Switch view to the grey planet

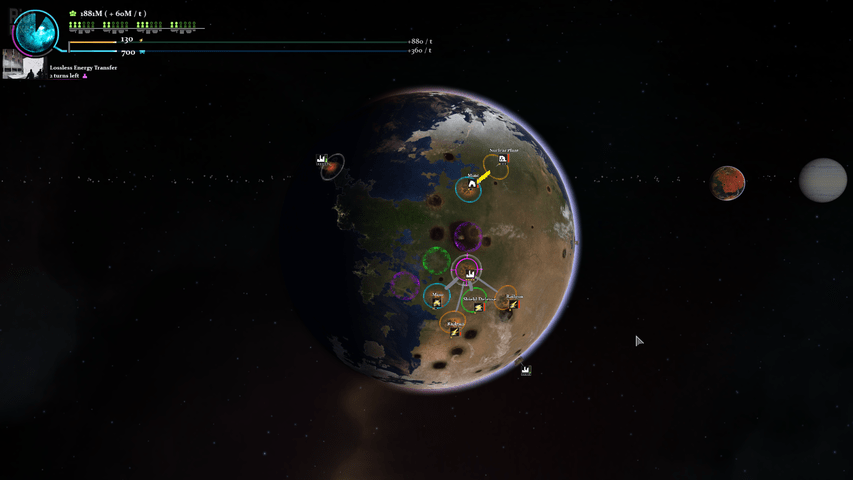point(822,180)
